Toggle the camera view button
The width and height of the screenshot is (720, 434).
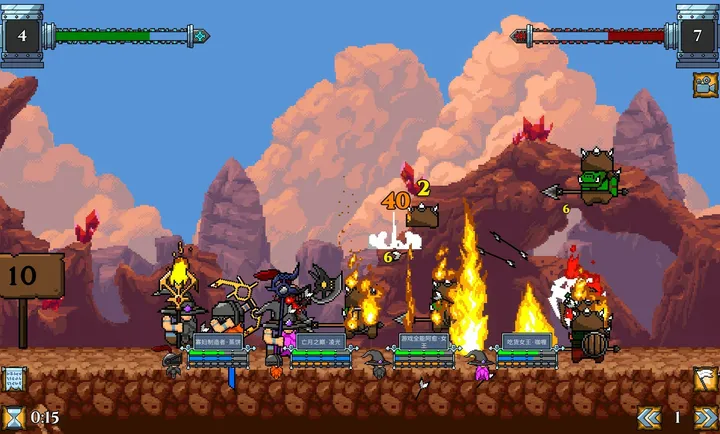(x=703, y=84)
